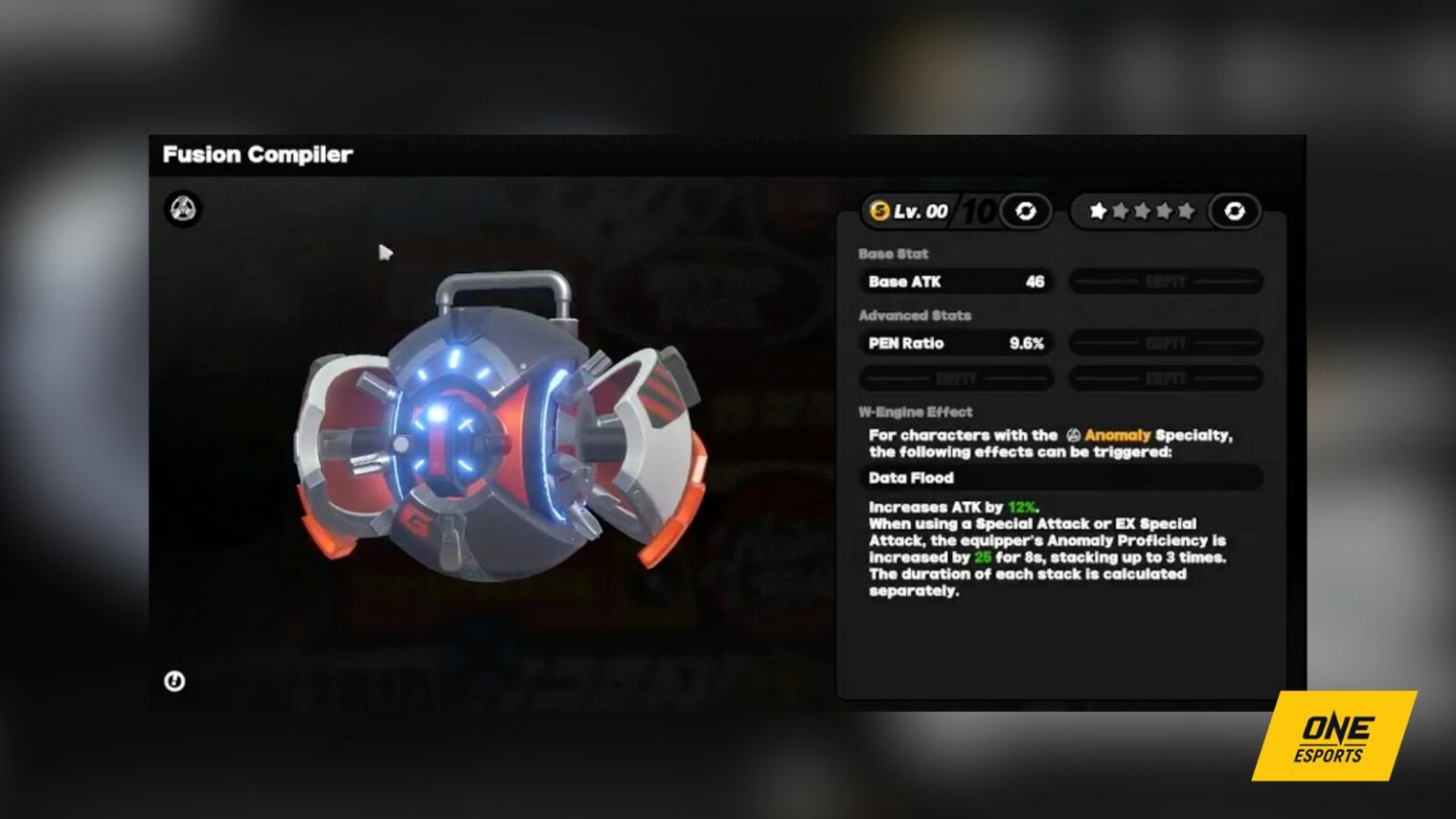
Task: Select the Fusion Compiler title header
Action: [258, 155]
